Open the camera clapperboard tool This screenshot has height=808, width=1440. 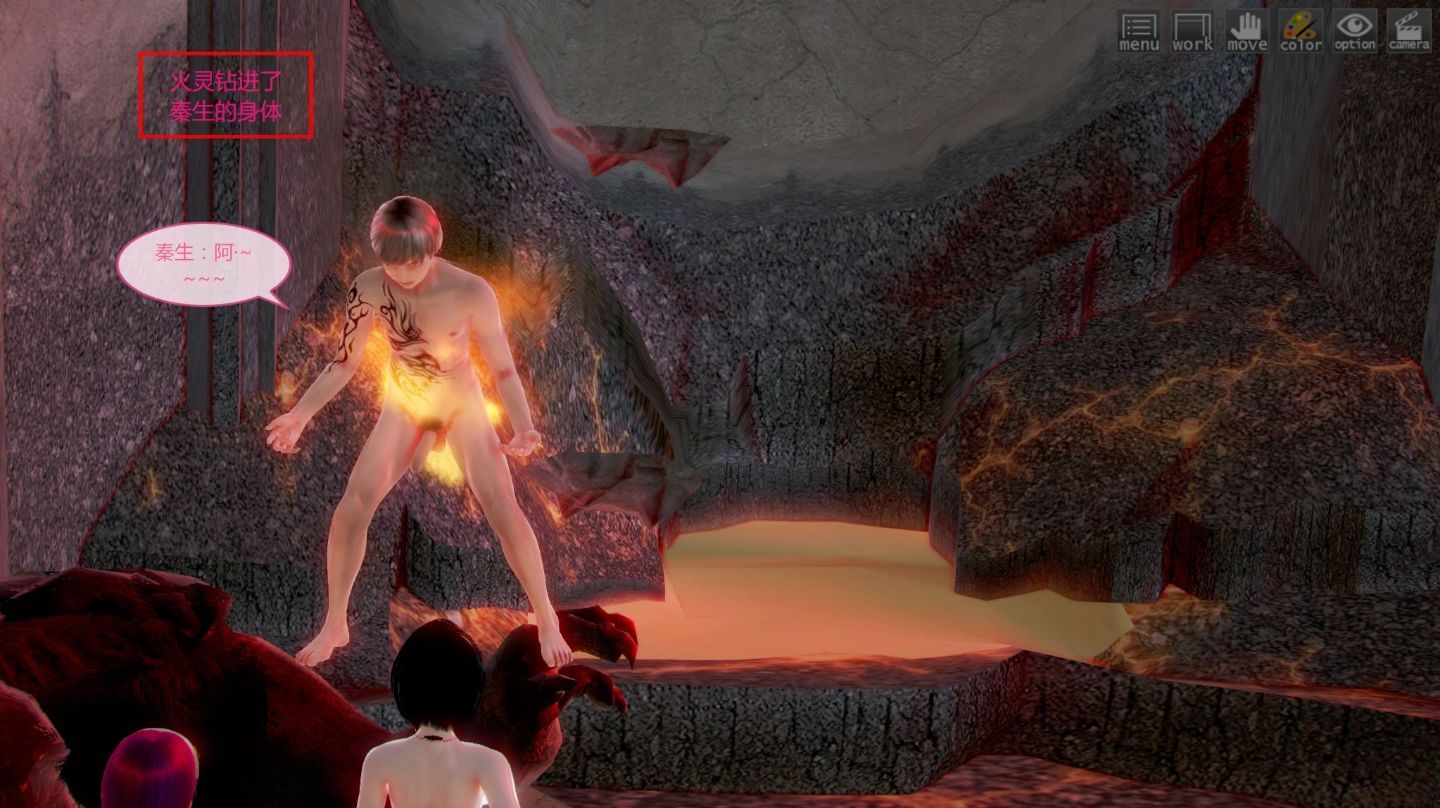pyautogui.click(x=1408, y=30)
